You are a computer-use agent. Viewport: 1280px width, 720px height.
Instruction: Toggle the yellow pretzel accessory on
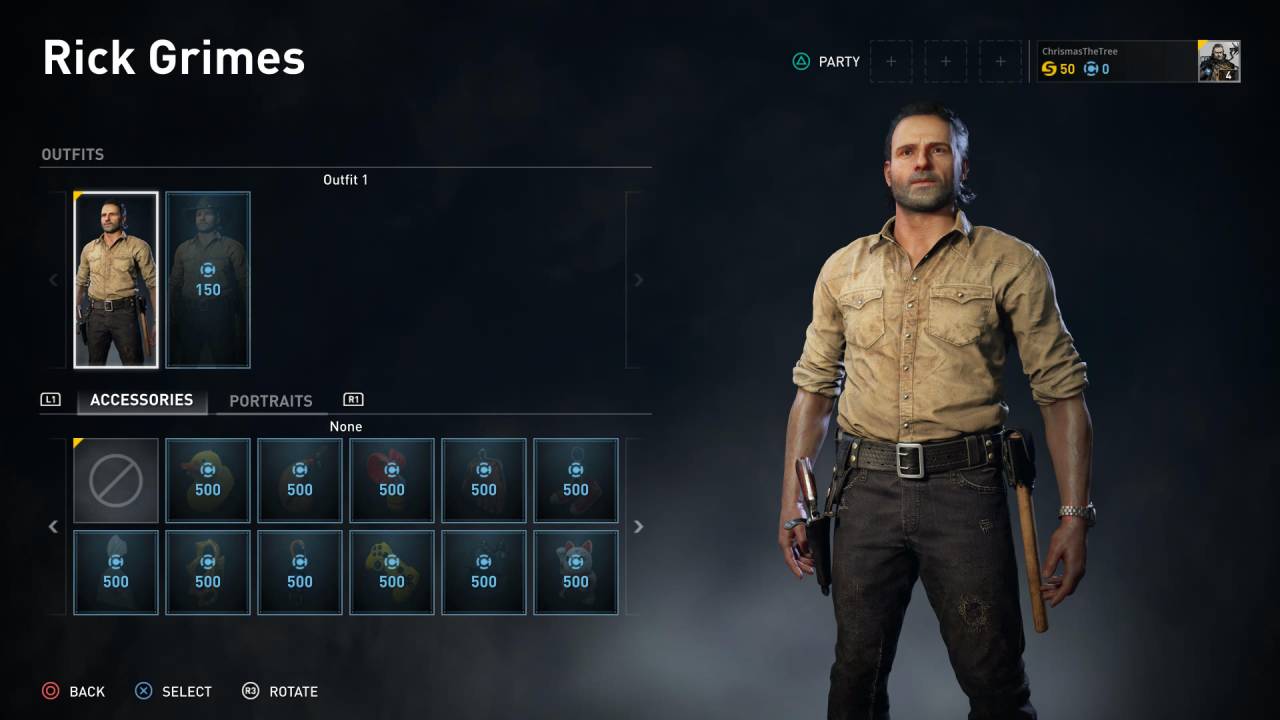click(208, 572)
